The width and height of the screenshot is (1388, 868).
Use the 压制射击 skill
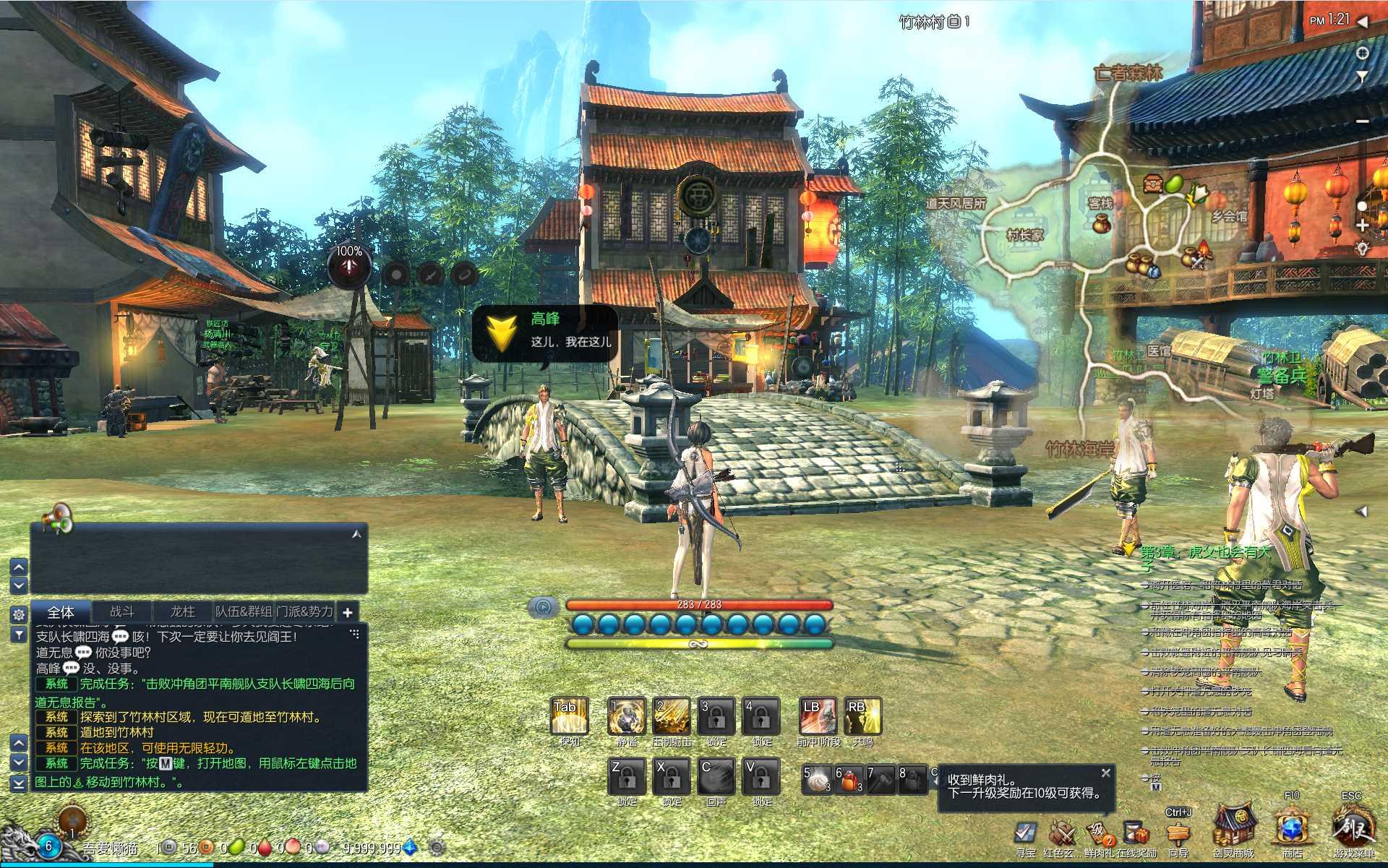tap(672, 716)
